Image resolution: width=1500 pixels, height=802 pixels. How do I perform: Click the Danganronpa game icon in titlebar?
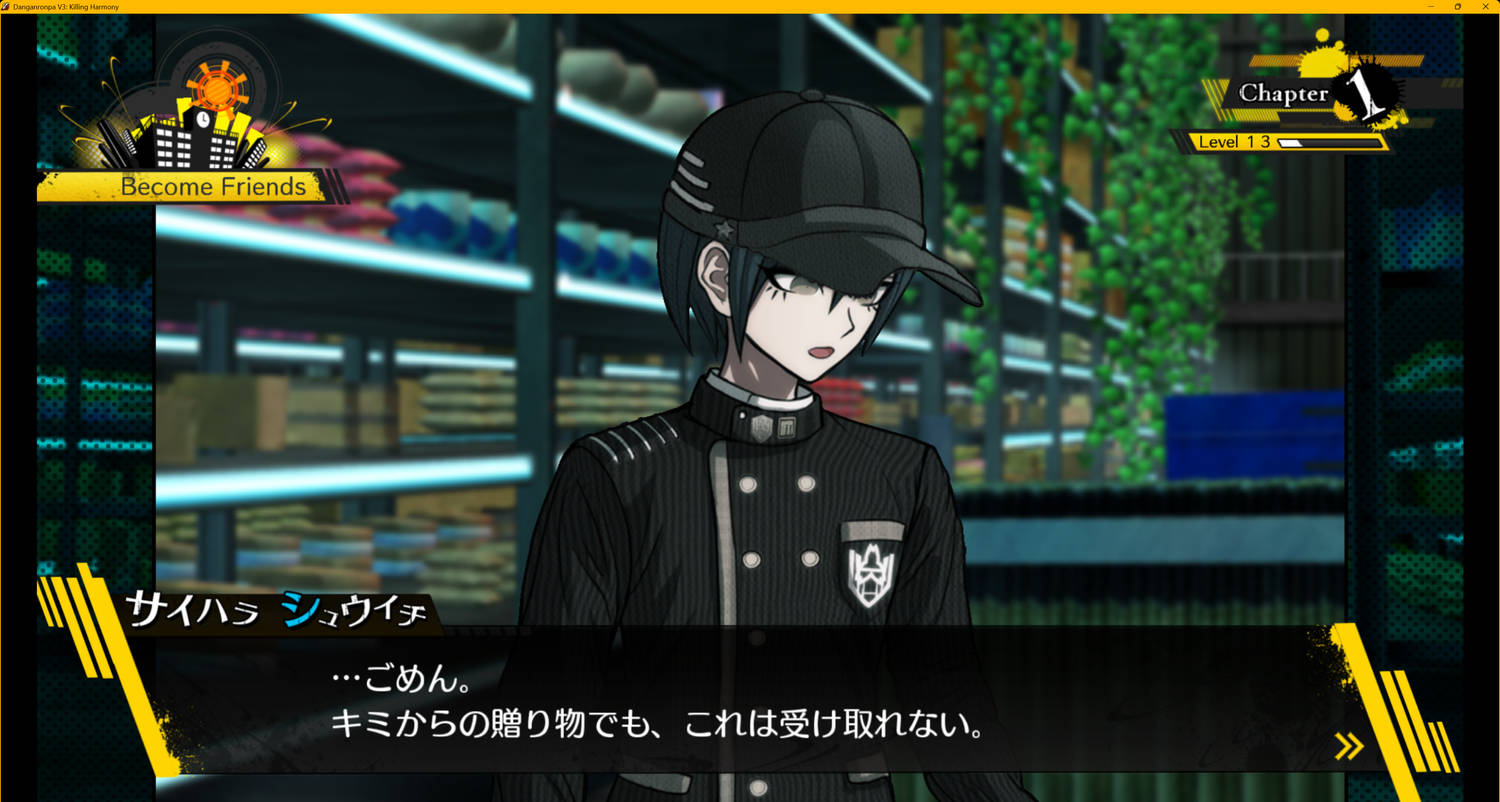7,7
